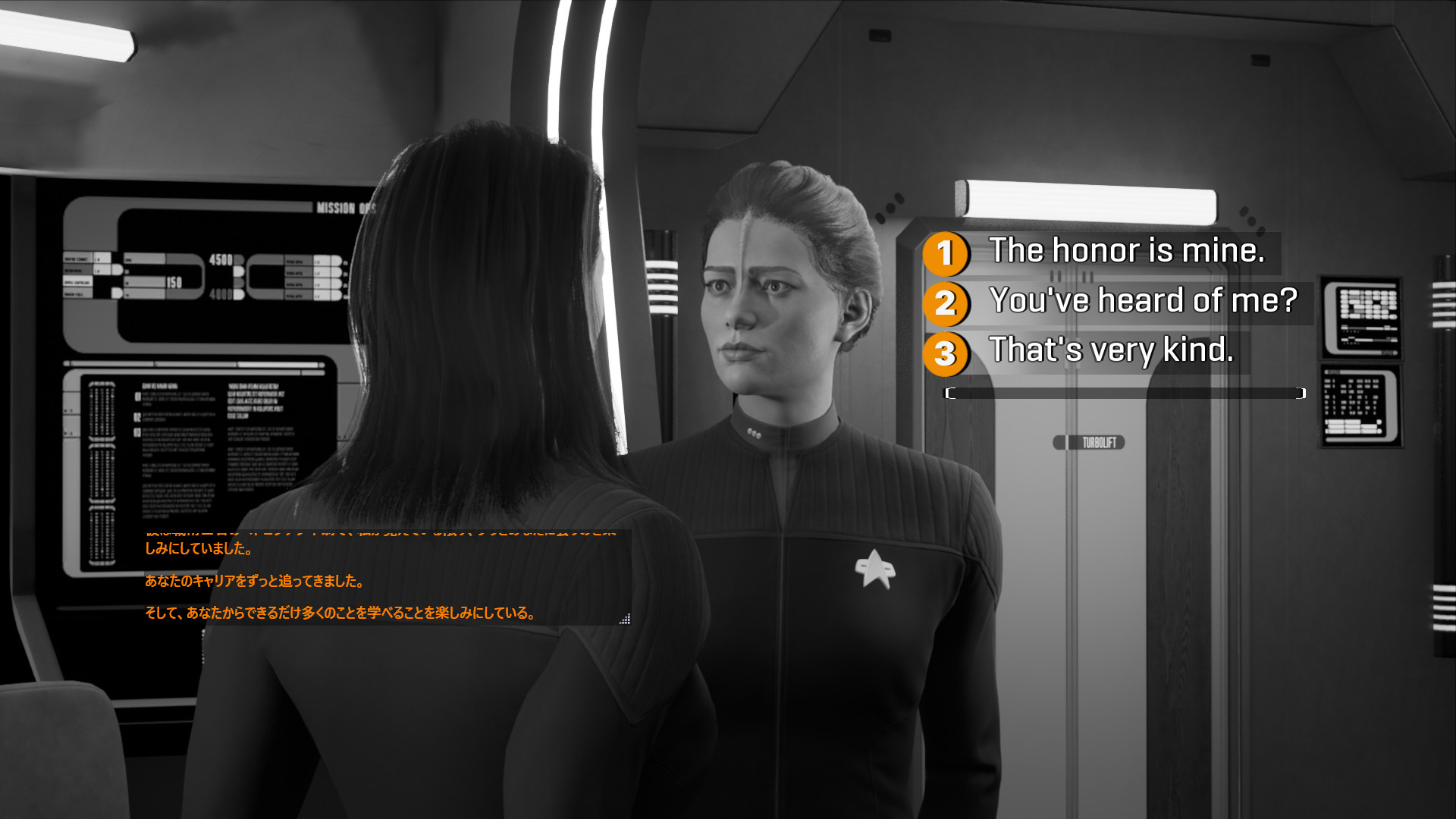Select "You've heard of me?" dialogue option
1456x819 pixels.
click(1143, 302)
